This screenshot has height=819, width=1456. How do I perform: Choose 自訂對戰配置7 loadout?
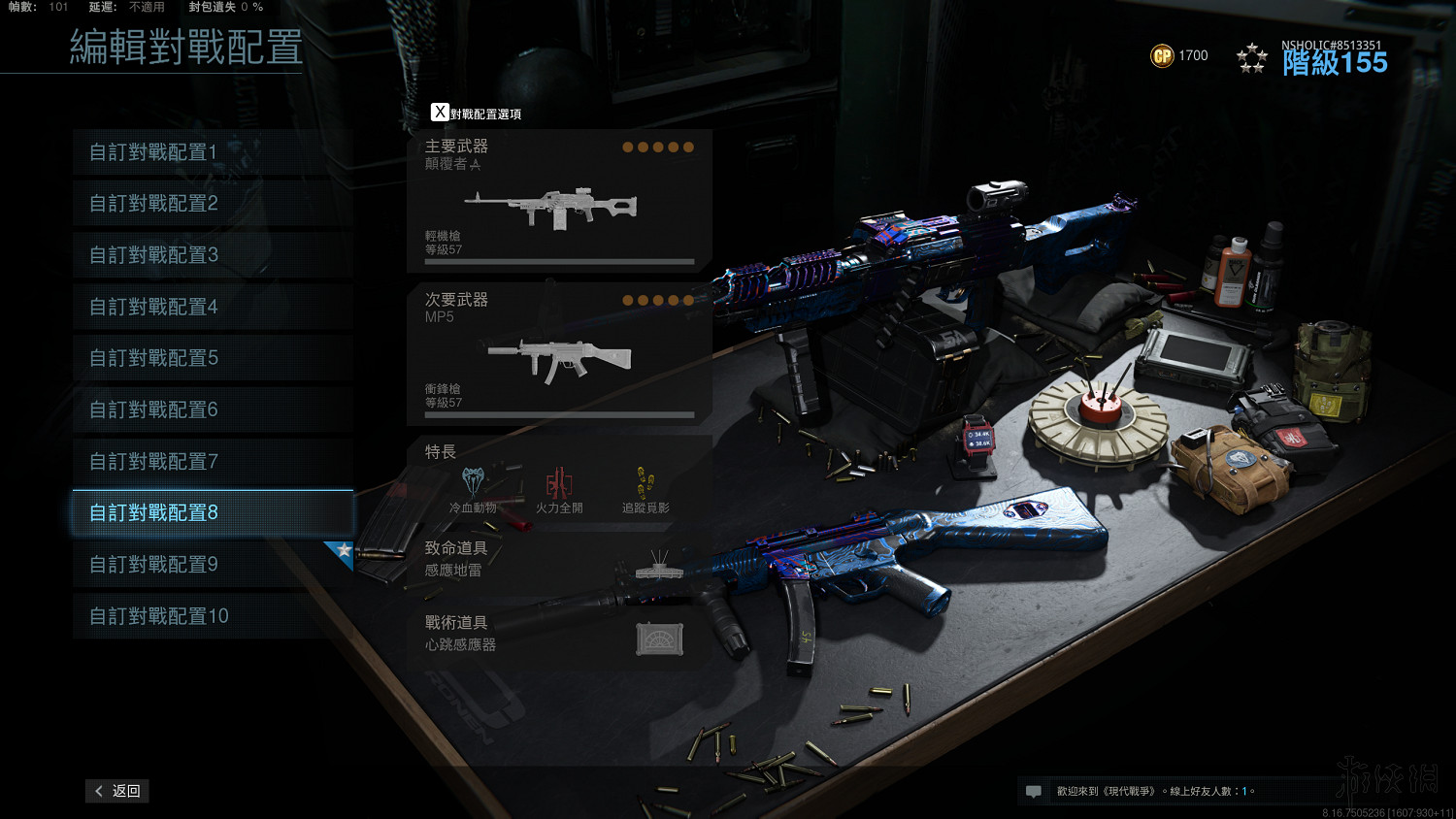(212, 461)
